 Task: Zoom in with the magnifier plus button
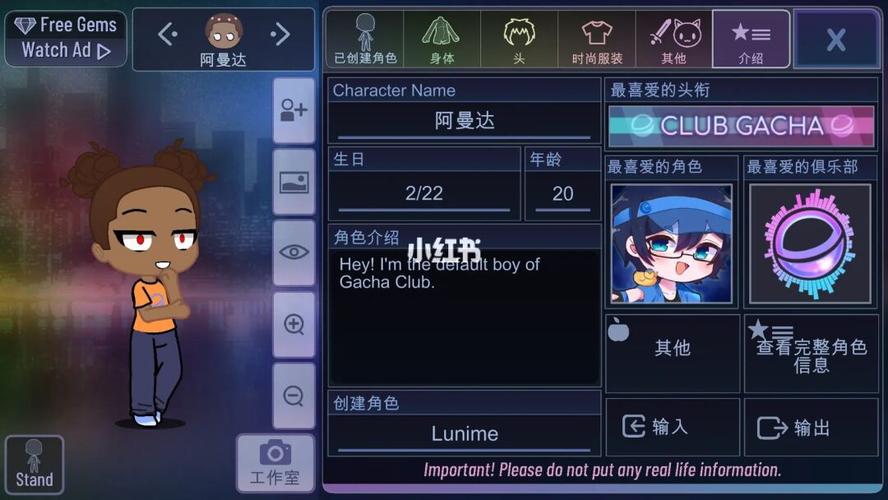tap(294, 324)
